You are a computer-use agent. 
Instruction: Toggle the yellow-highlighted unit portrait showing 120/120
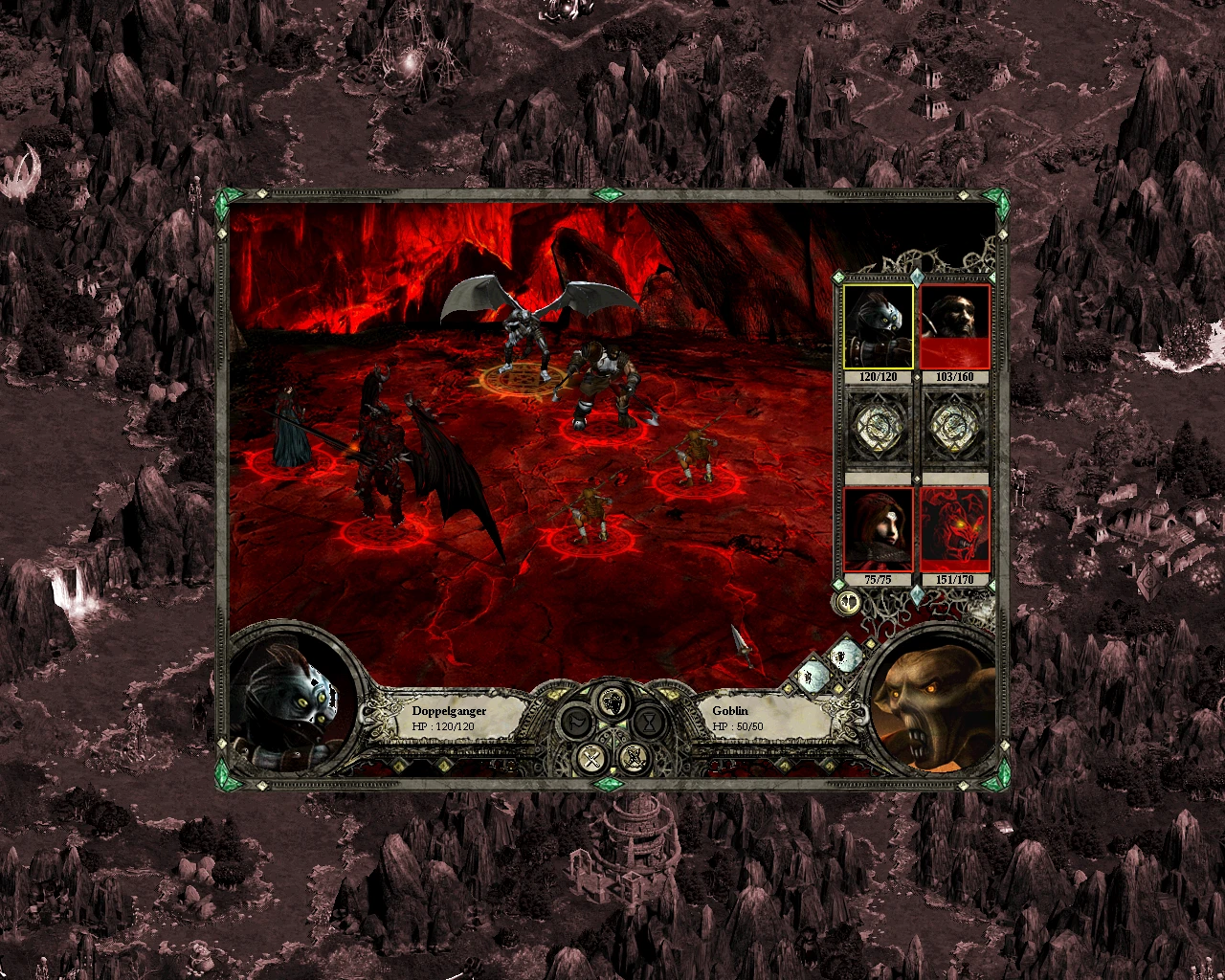(879, 325)
